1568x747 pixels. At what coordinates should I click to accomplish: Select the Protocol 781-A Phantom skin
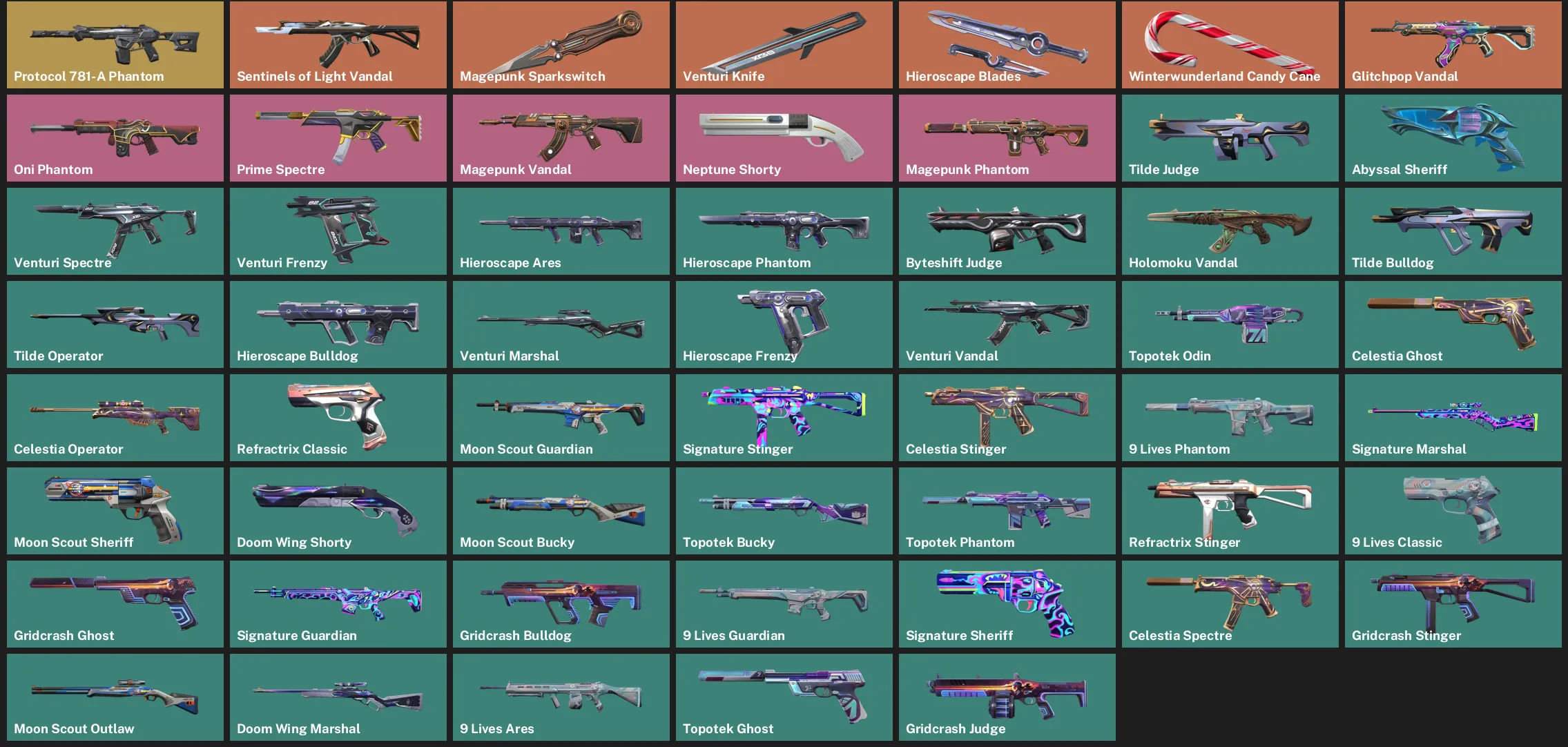pos(115,44)
